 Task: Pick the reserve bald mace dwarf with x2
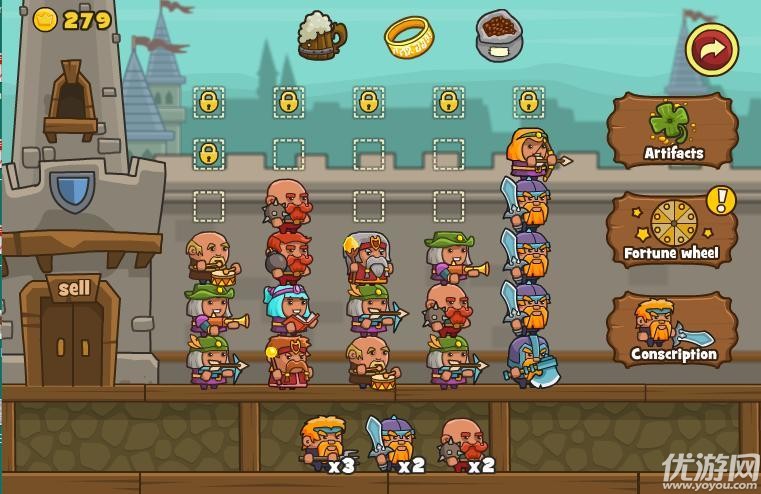coord(462,443)
